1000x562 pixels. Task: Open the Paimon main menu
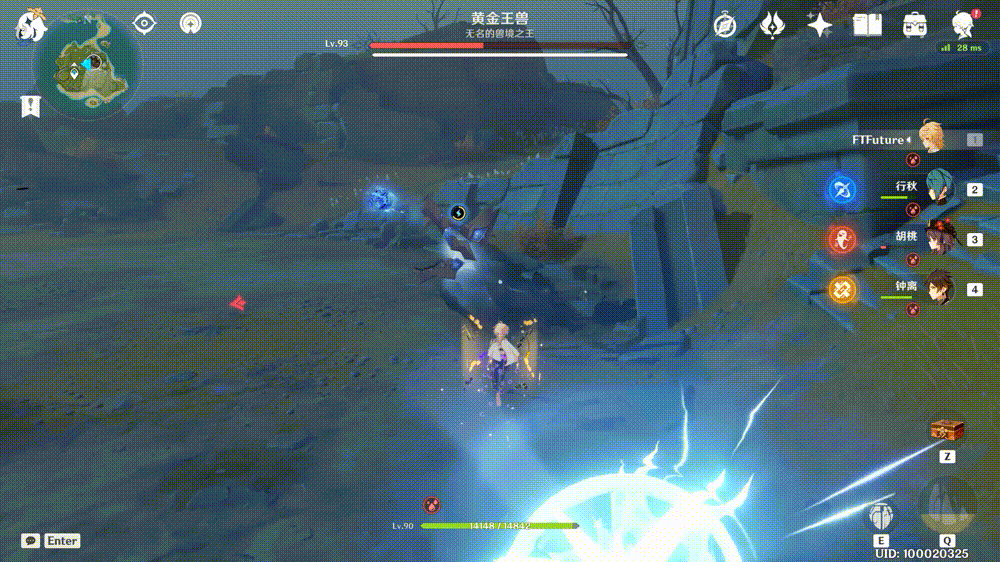tap(28, 25)
